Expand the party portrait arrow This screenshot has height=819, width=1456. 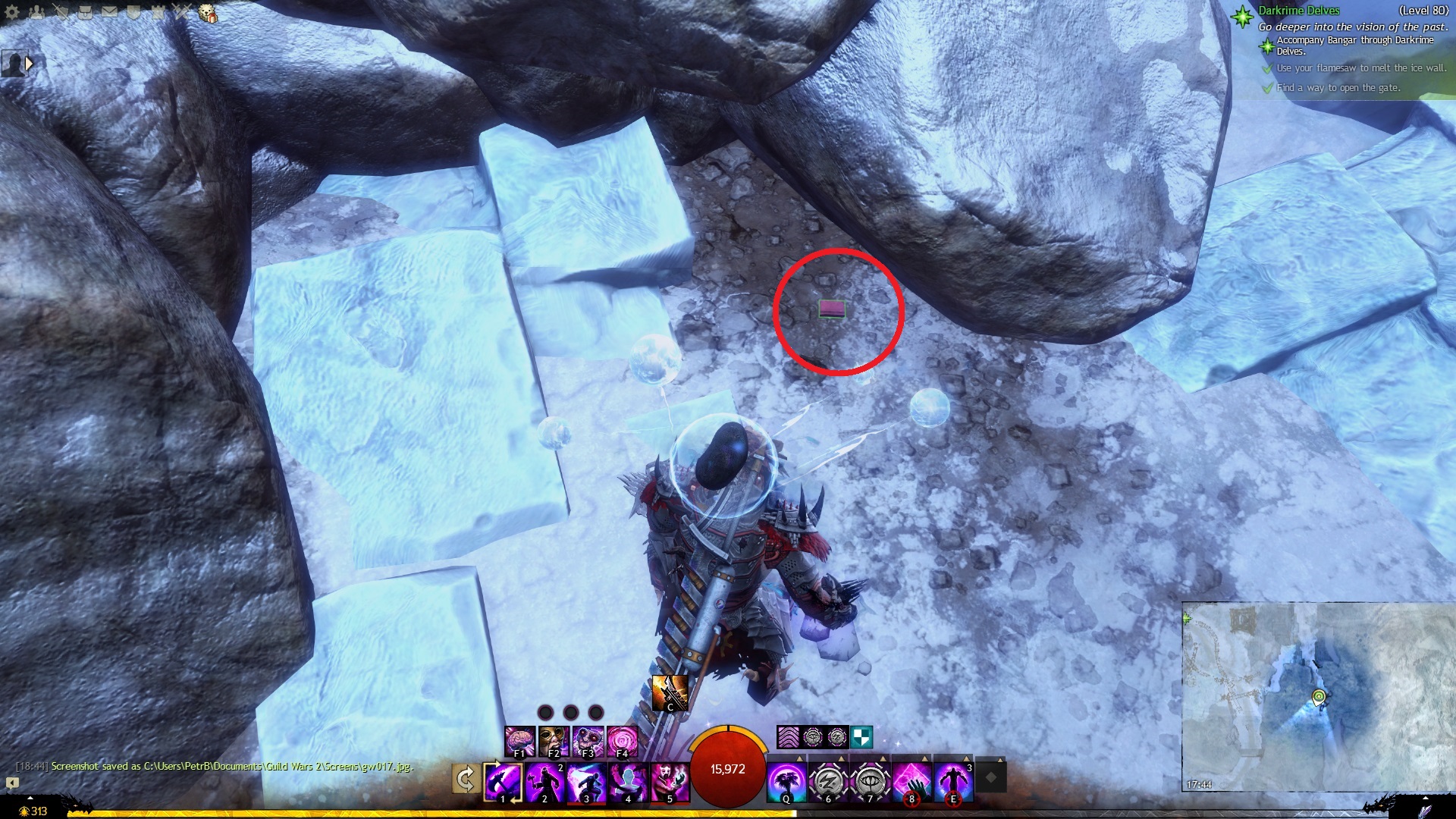click(29, 64)
